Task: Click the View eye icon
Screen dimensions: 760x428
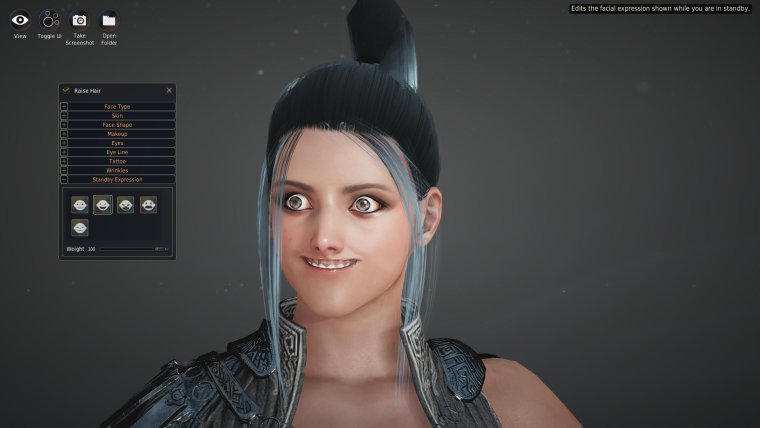Action: pos(20,19)
